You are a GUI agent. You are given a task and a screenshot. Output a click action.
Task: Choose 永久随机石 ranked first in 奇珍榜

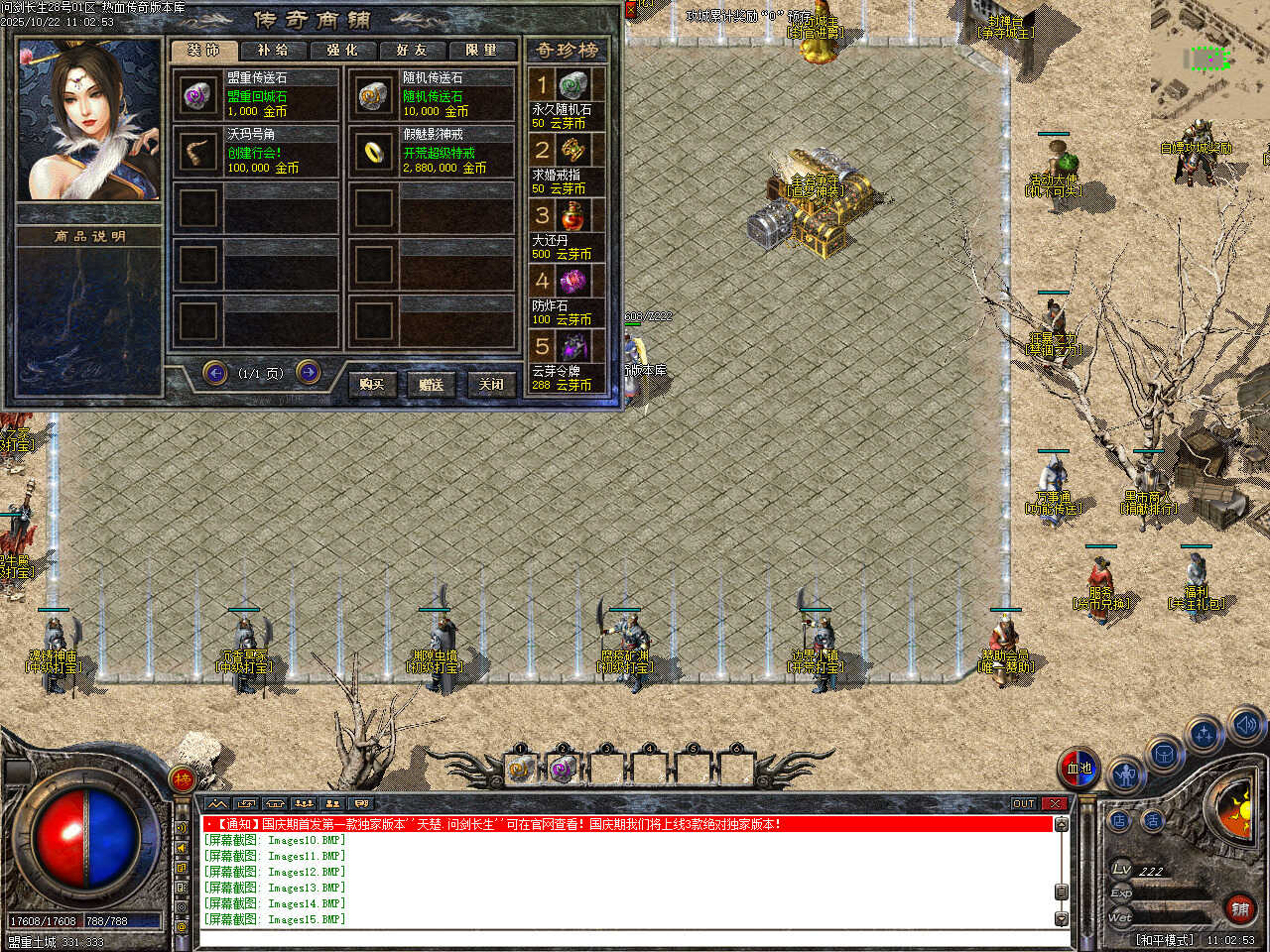[x=563, y=99]
